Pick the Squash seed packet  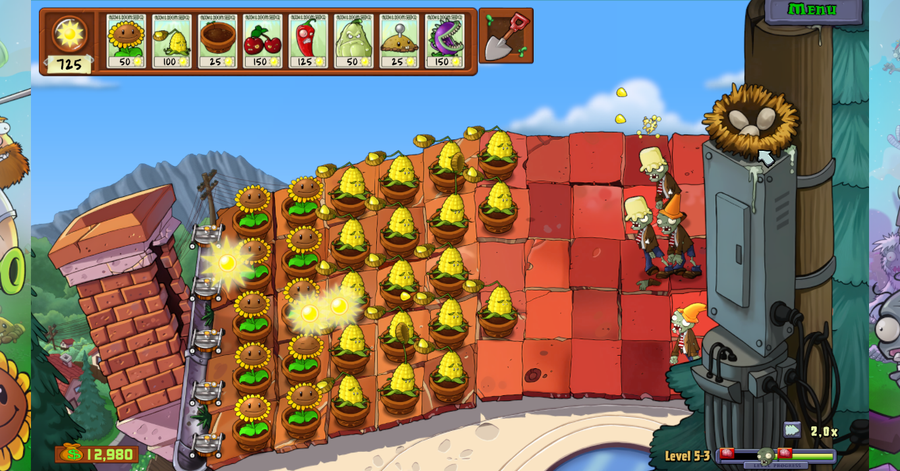point(353,41)
